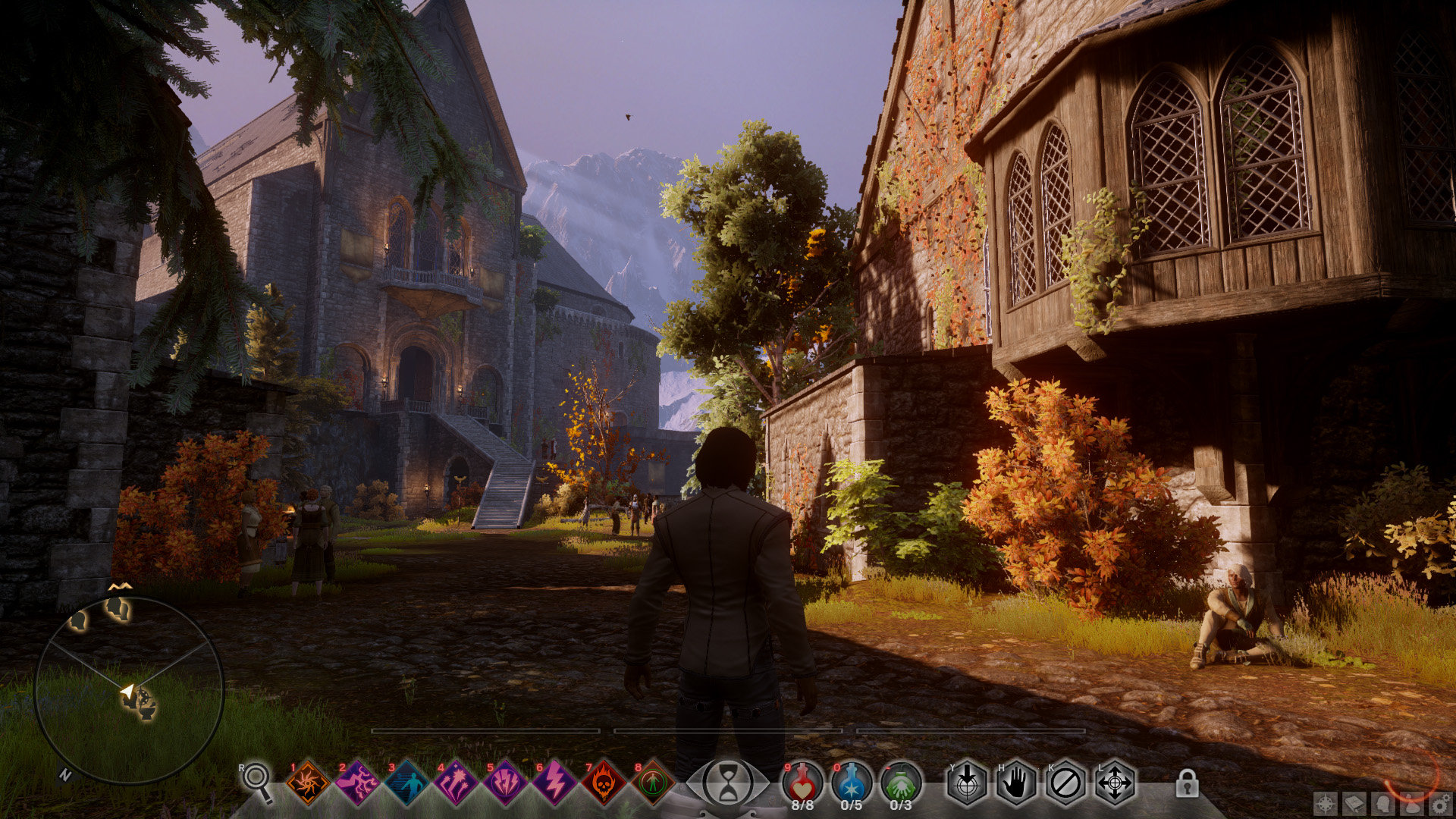This screenshot has width=1456, height=819.
Task: Cast the single lightning bolt spell
Action: (554, 783)
